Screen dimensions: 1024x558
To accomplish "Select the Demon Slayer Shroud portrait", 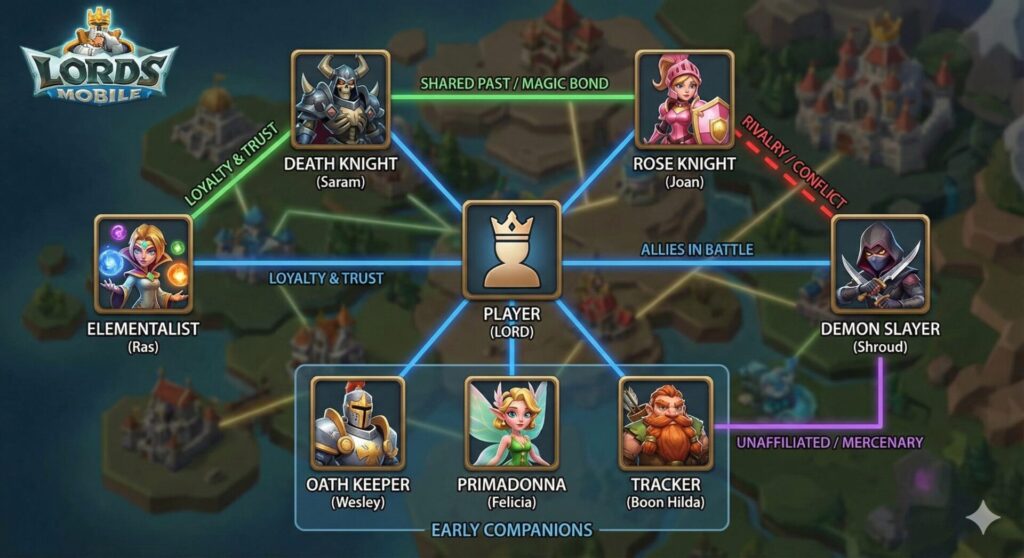I will [880, 263].
